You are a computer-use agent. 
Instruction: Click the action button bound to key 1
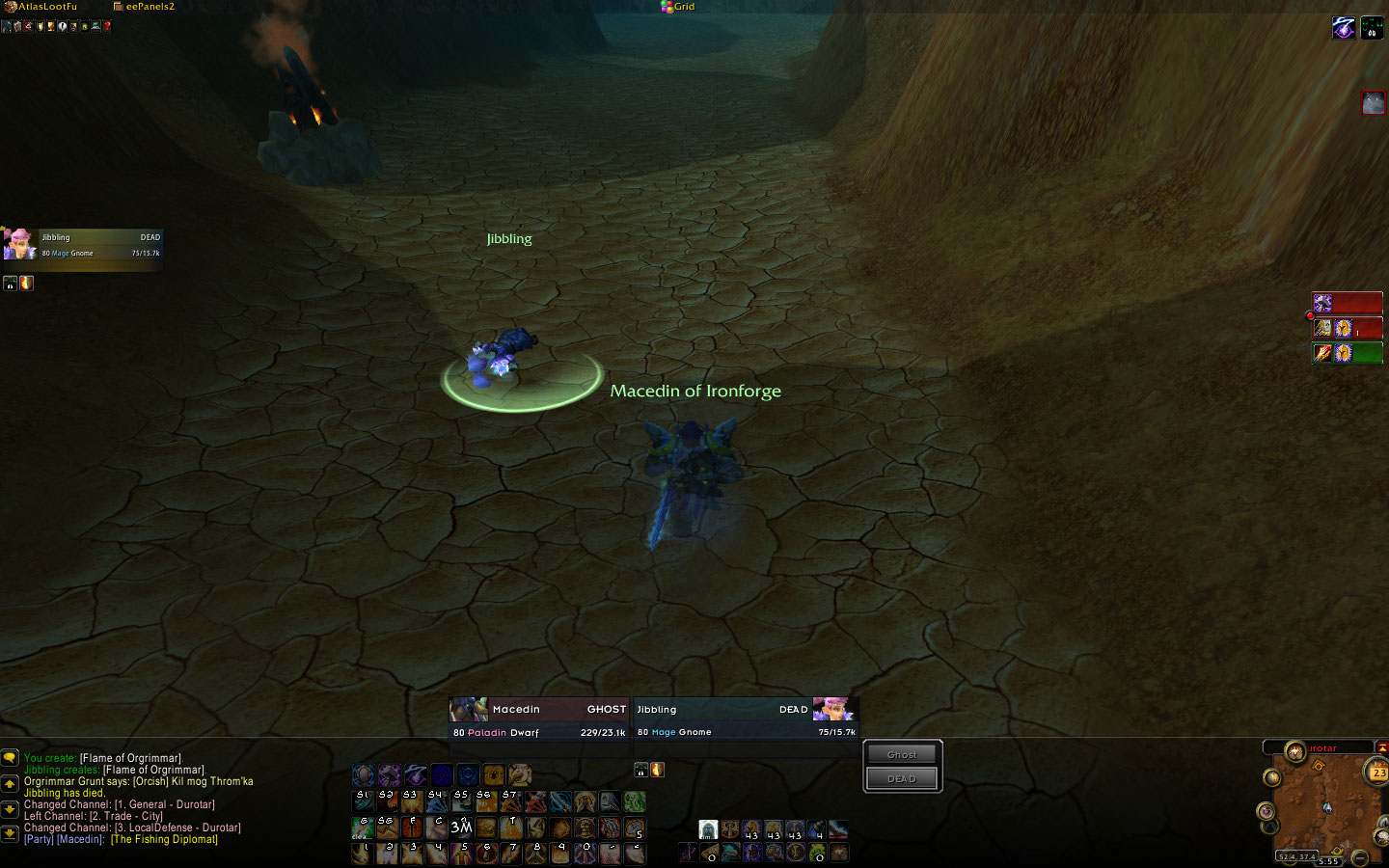click(364, 853)
